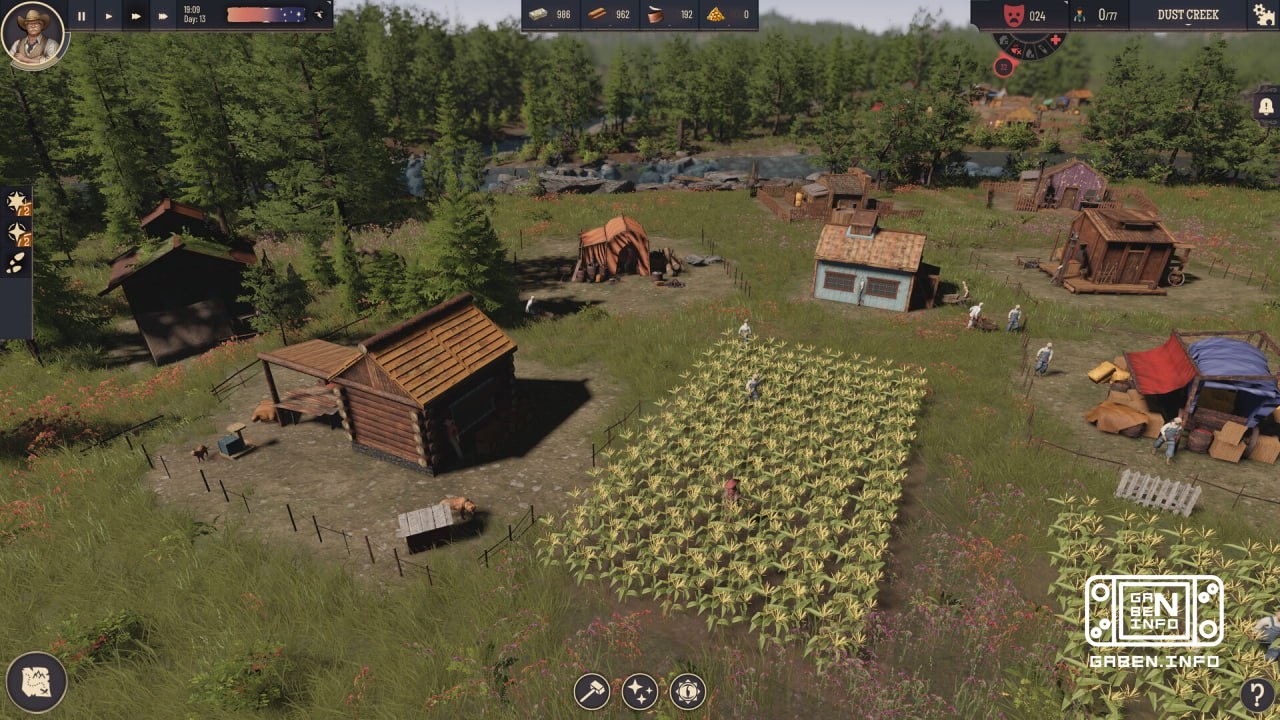Pause the game simulation
This screenshot has height=720, width=1280.
click(x=80, y=15)
